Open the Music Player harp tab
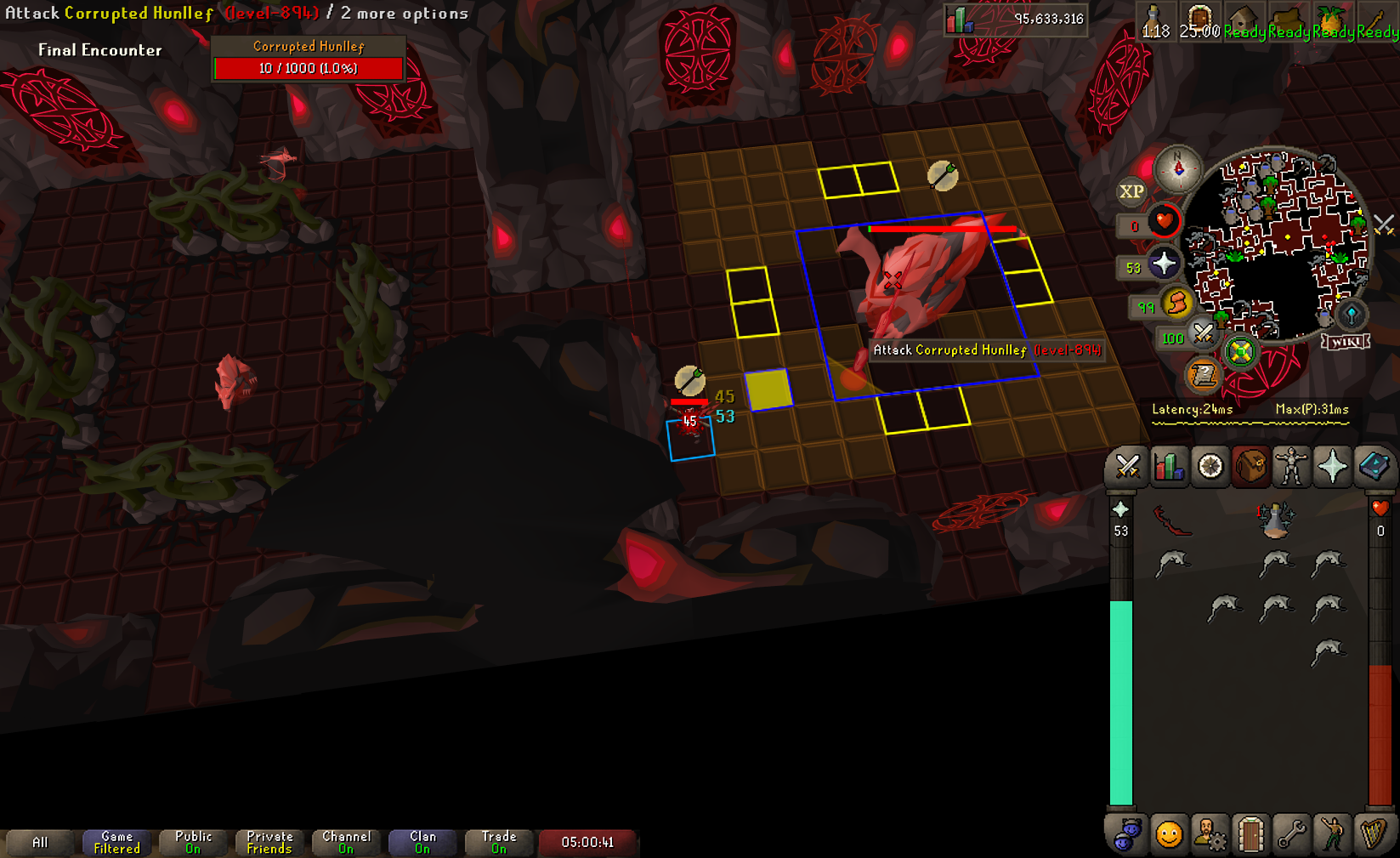This screenshot has height=858, width=1400. (1373, 835)
